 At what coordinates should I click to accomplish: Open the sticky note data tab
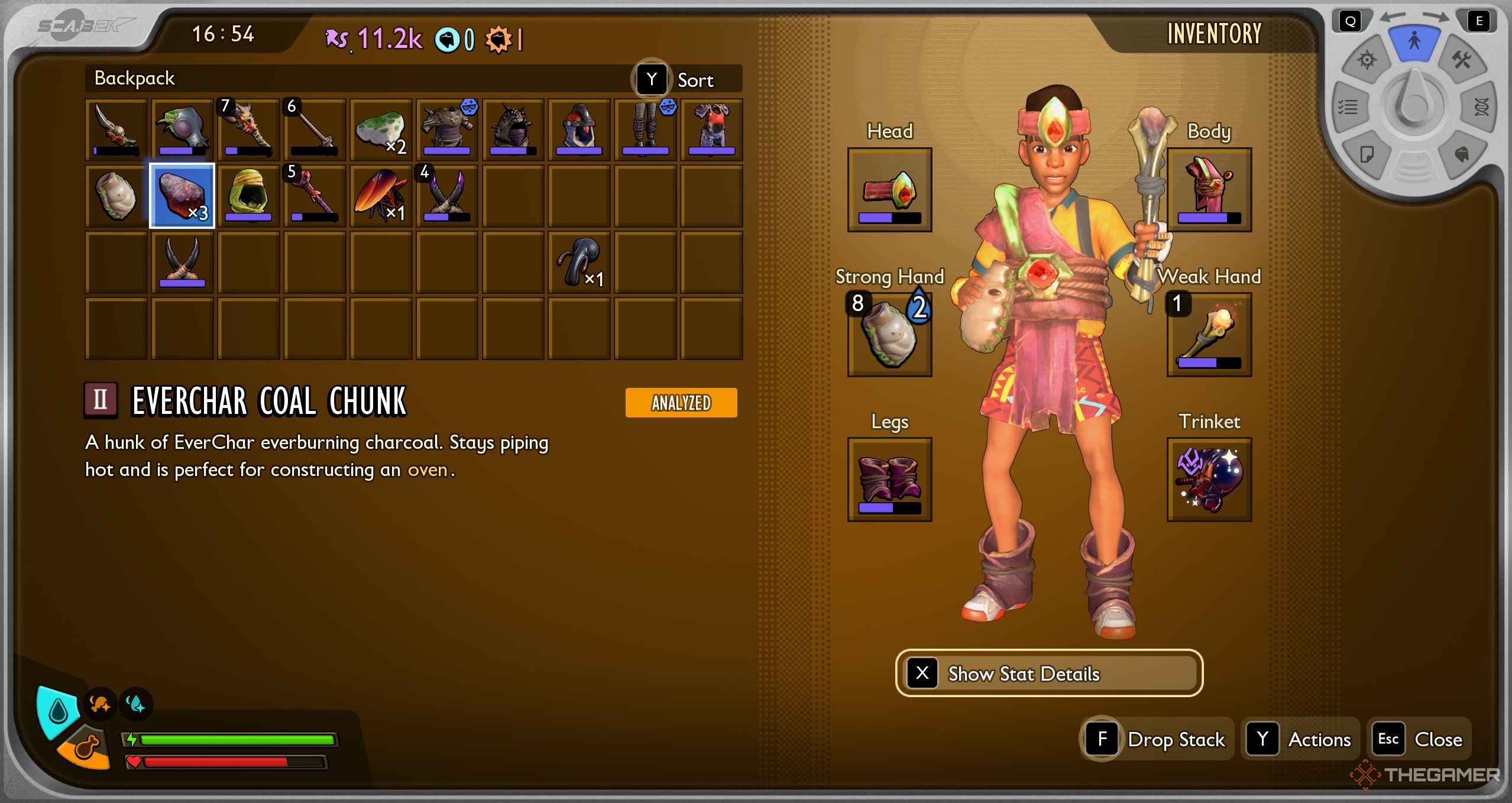click(1367, 155)
